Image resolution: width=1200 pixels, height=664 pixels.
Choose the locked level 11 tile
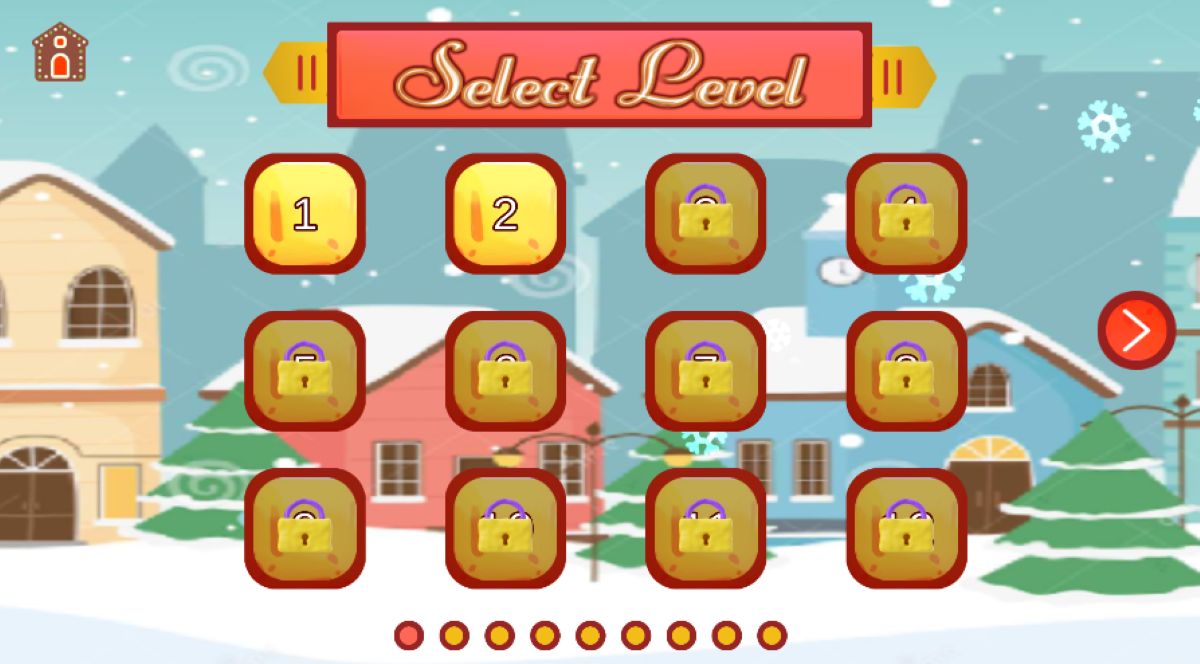(x=706, y=528)
